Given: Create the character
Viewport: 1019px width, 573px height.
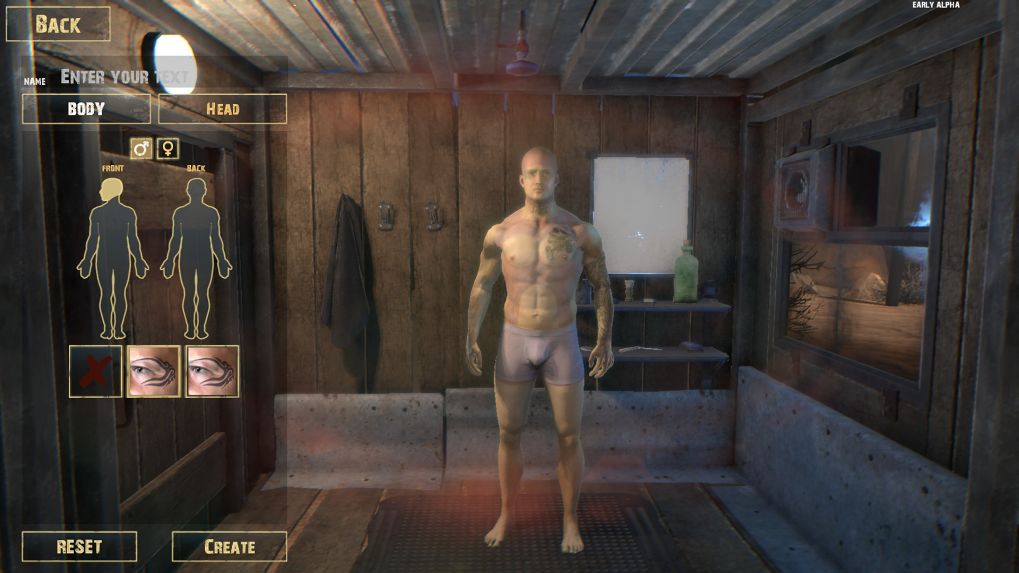Looking at the screenshot, I should pos(229,547).
